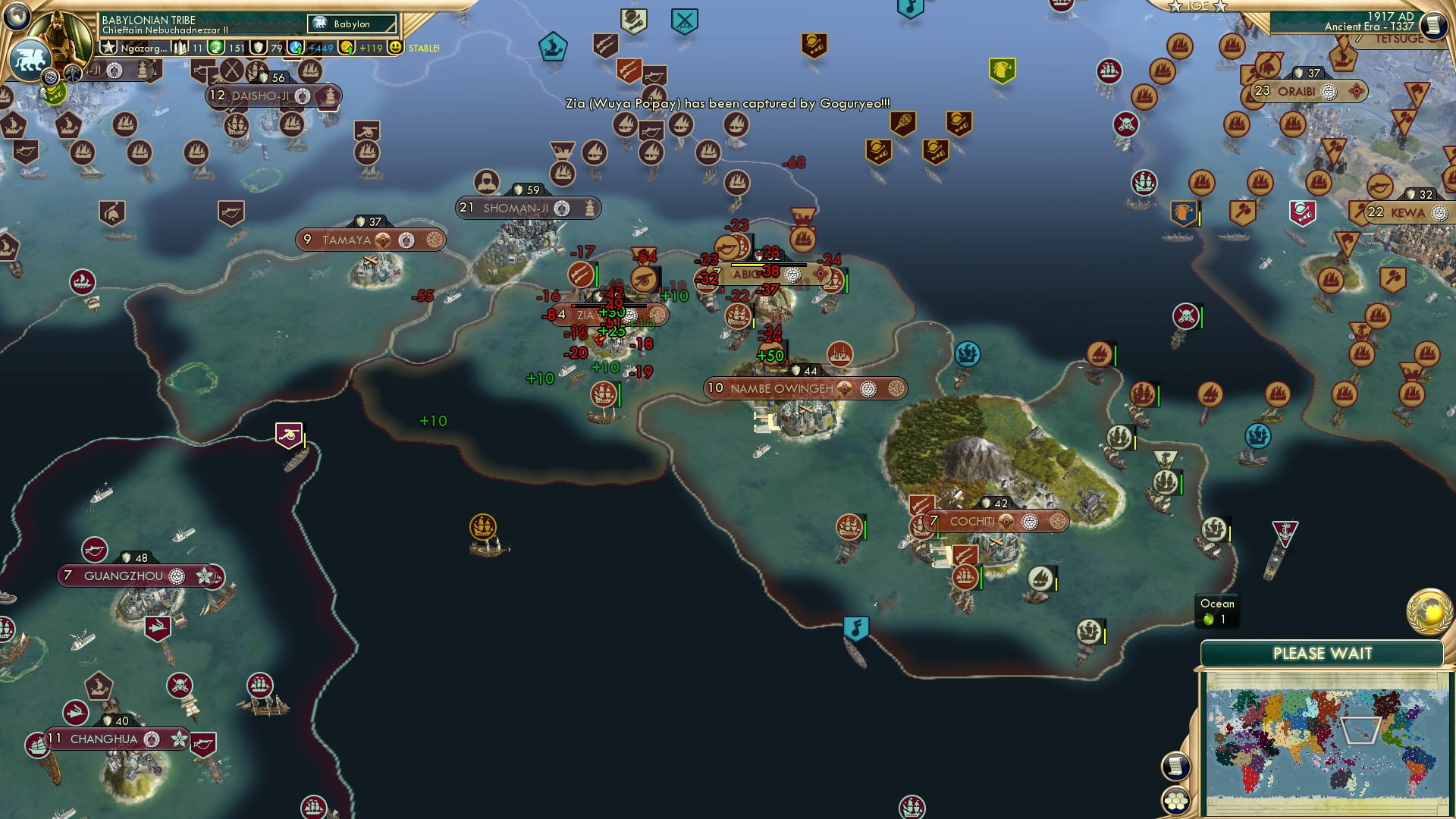Viewport: 1456px width, 819px height.
Task: Click the PLEASE WAIT button
Action: click(1323, 653)
